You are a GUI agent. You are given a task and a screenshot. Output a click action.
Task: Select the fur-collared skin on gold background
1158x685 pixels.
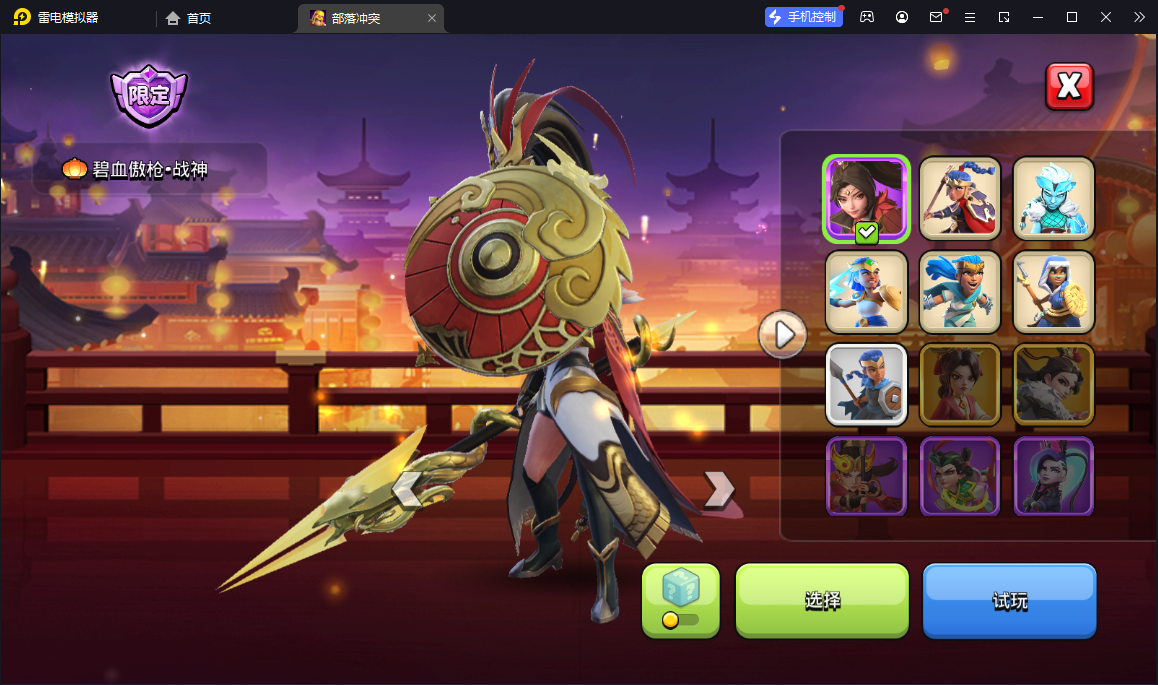1054,385
